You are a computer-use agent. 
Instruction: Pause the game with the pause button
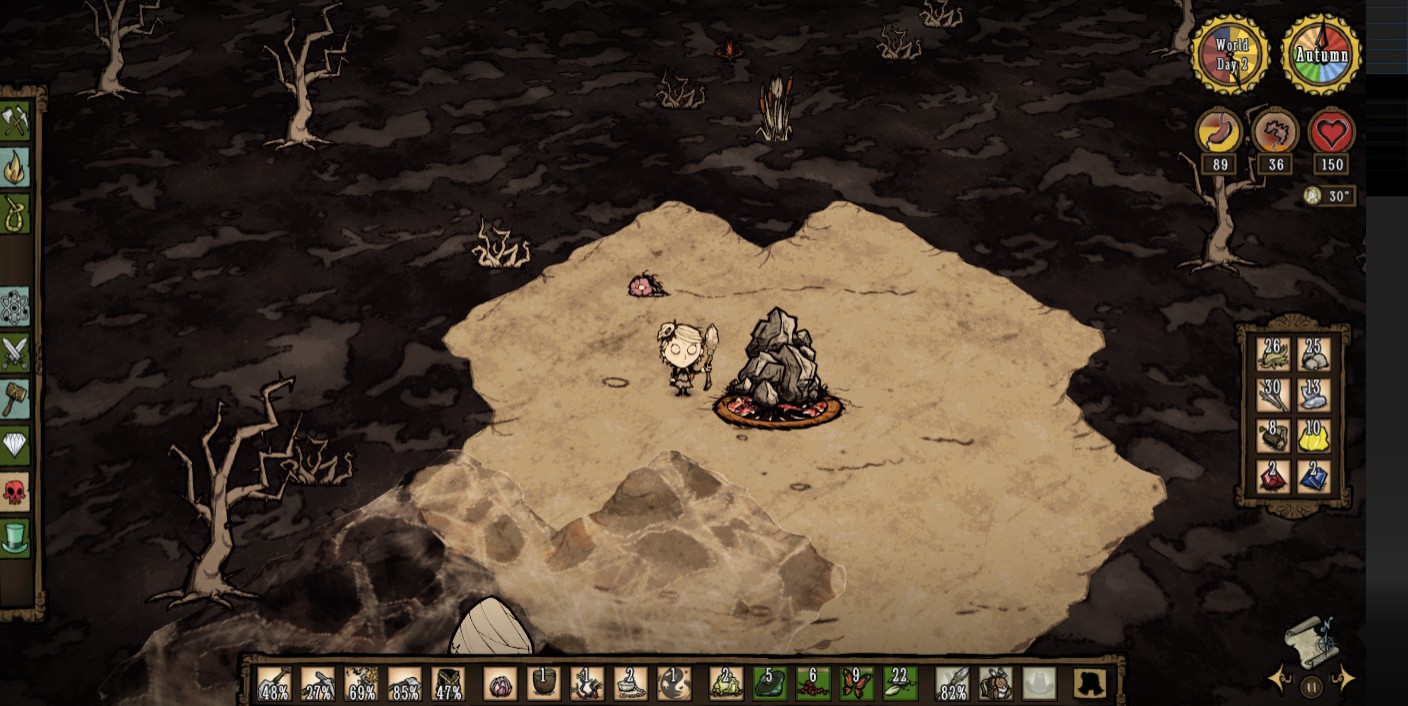pos(1312,686)
